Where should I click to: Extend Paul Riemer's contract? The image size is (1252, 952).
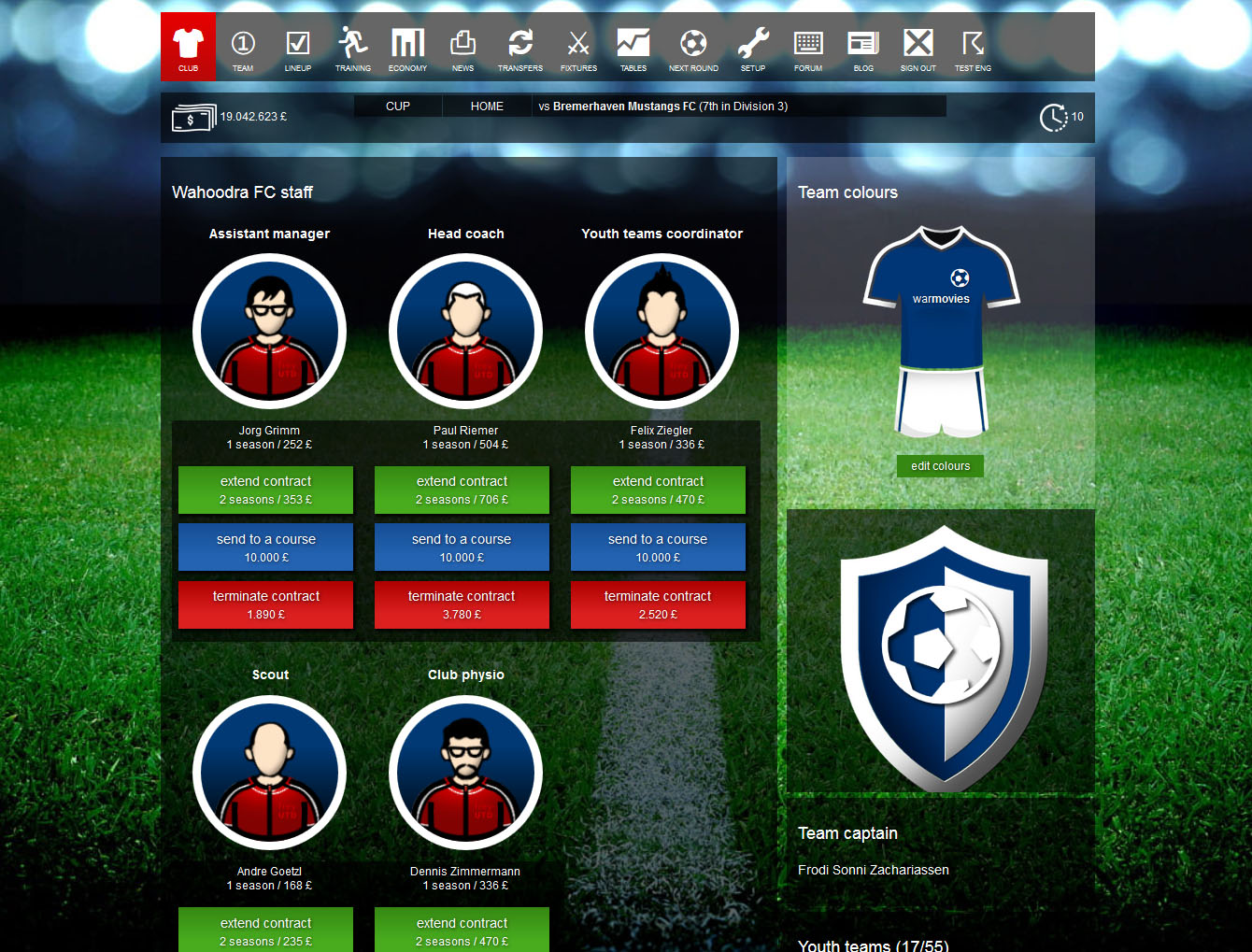click(462, 490)
